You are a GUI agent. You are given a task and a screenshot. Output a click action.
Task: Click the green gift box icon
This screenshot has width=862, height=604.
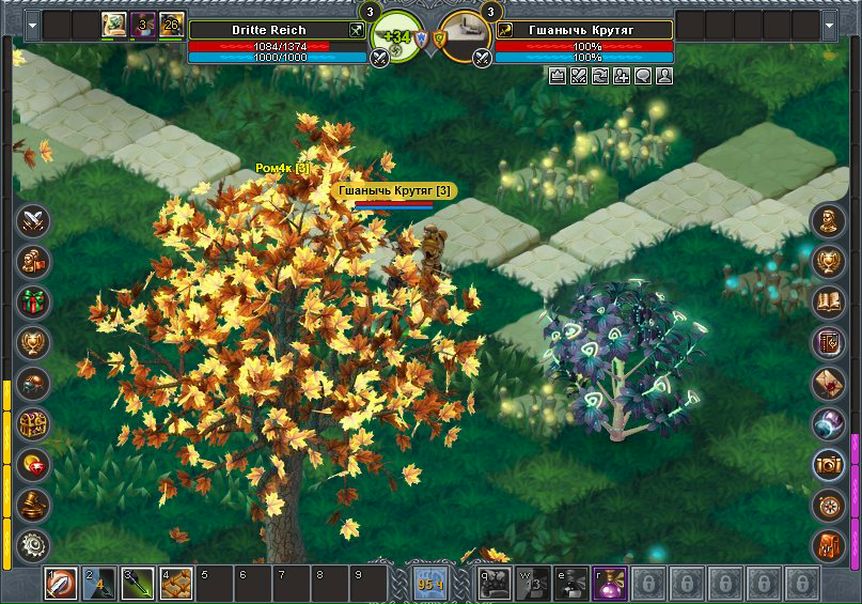tap(34, 300)
